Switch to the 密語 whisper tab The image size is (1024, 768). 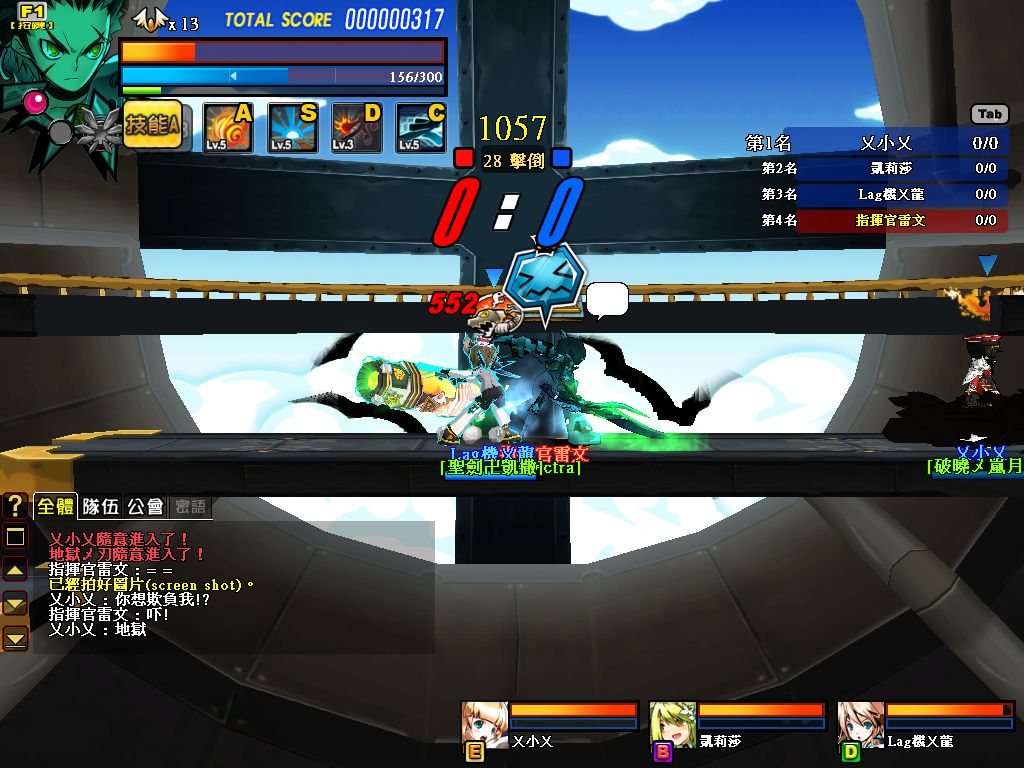[190, 507]
